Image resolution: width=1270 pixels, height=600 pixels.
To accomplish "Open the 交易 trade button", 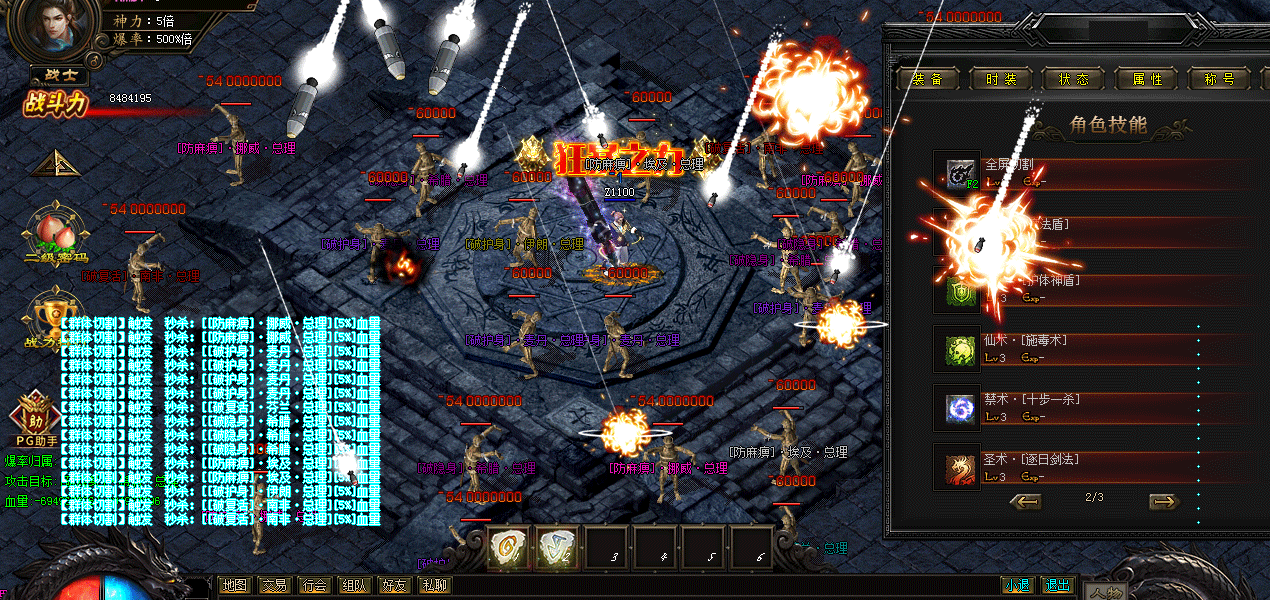I will pyautogui.click(x=274, y=586).
